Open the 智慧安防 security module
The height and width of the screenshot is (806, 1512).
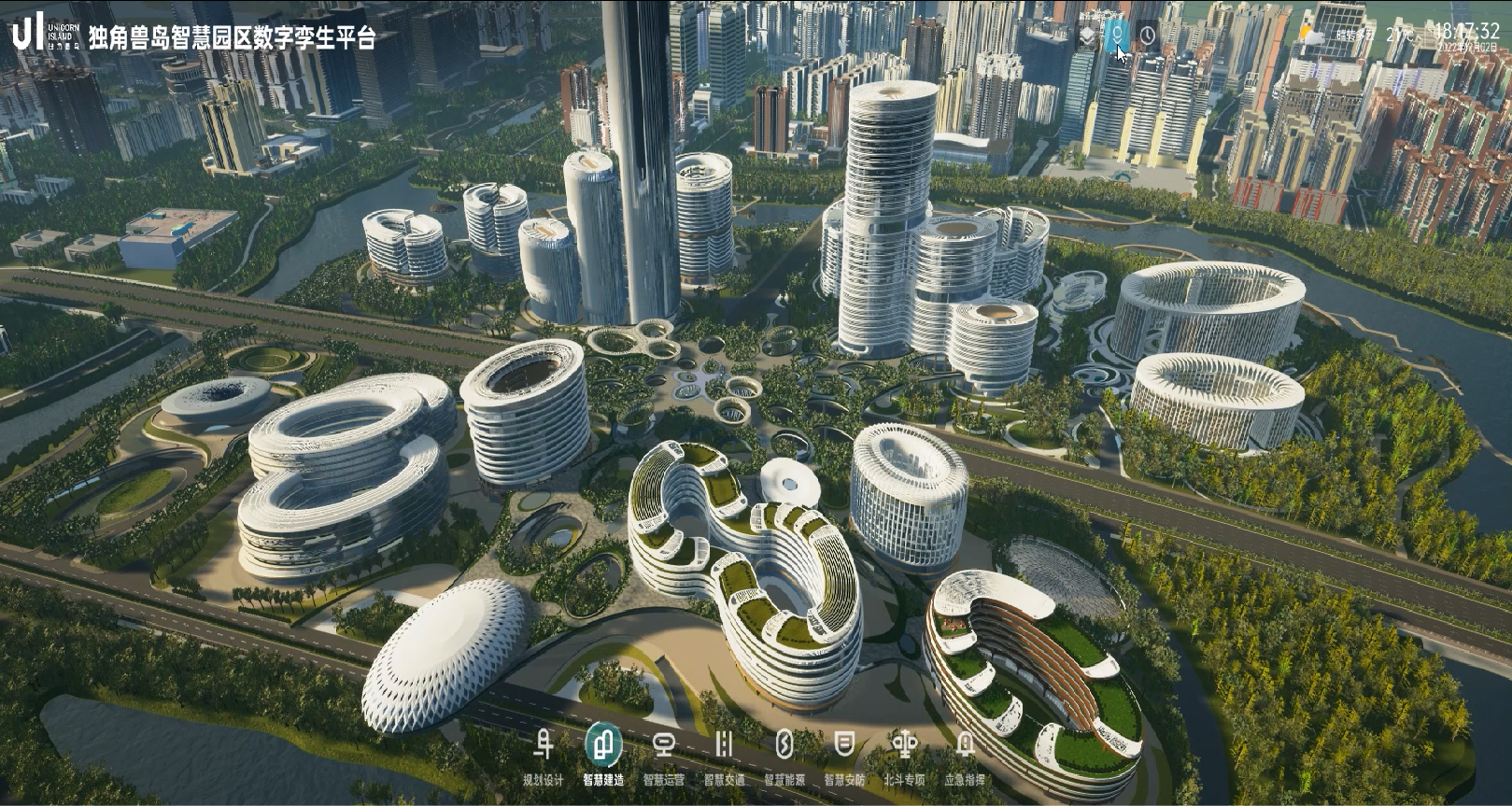tap(844, 747)
